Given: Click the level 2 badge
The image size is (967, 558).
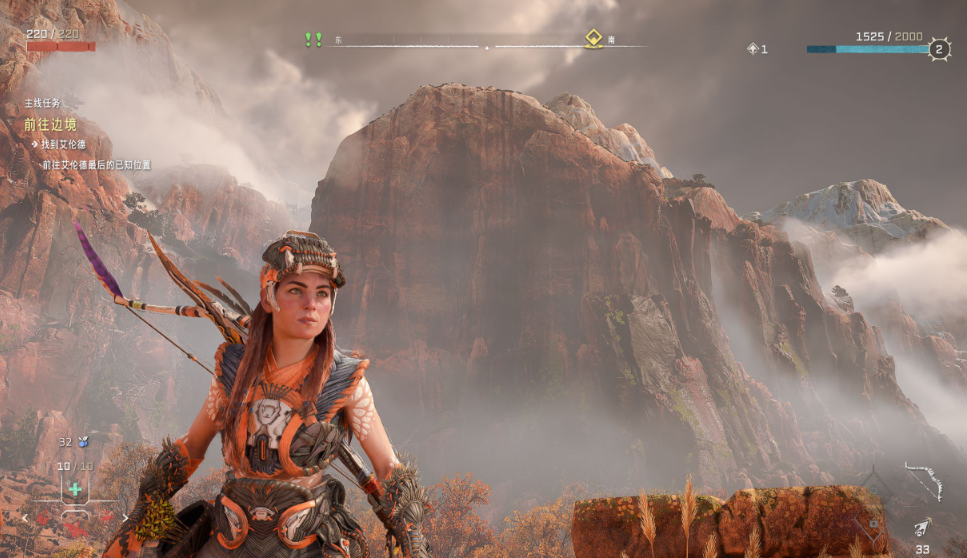Looking at the screenshot, I should [938, 49].
